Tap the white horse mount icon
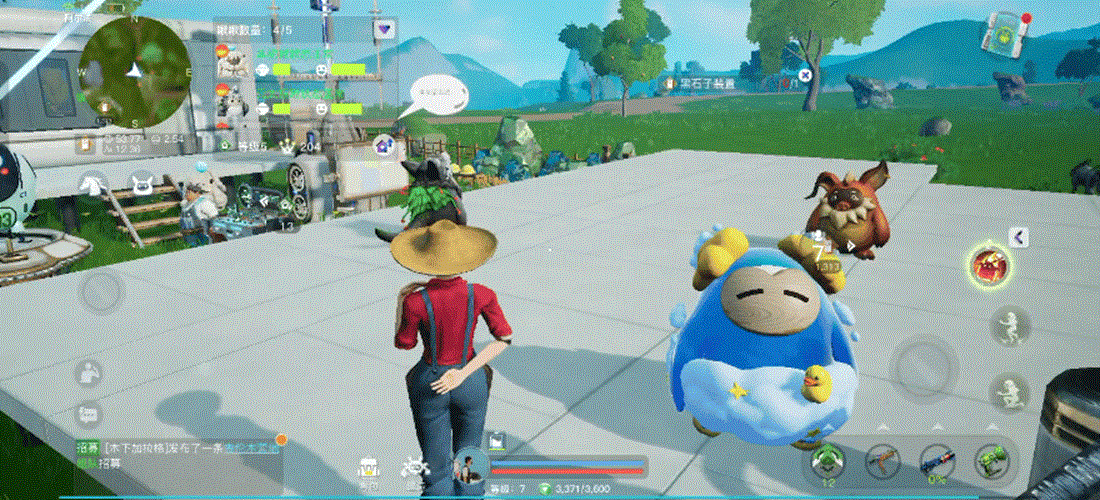 click(x=94, y=184)
